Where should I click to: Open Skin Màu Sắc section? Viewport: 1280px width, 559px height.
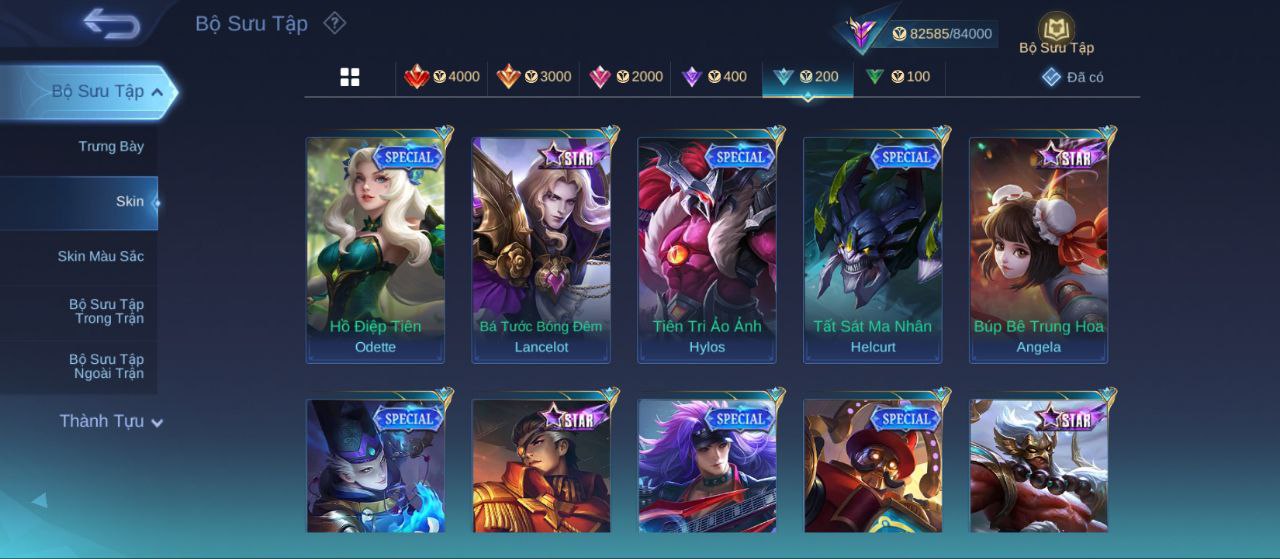pyautogui.click(x=100, y=257)
